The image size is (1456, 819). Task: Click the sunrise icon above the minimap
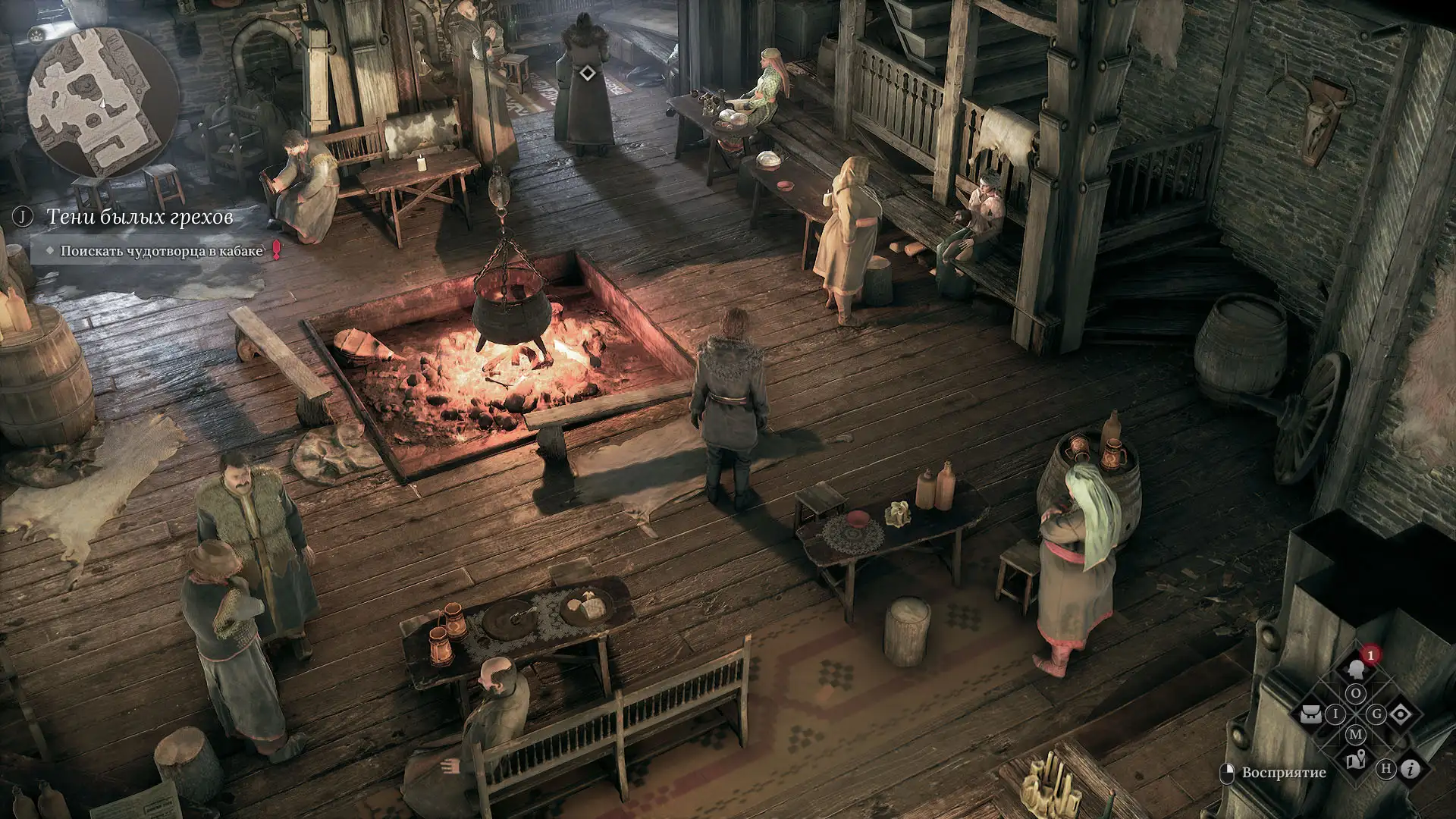click(36, 35)
